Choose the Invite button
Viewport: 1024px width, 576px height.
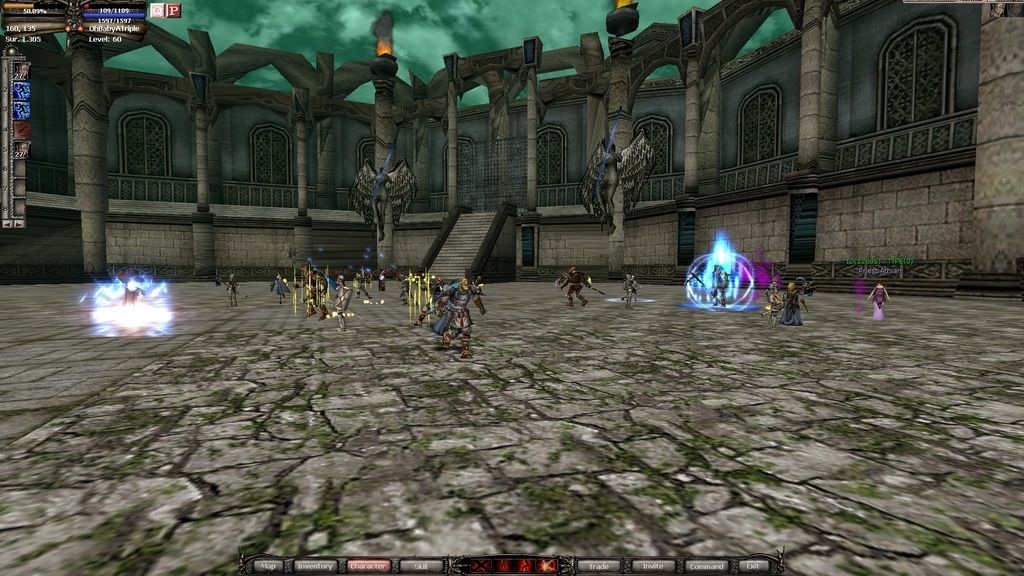point(652,566)
